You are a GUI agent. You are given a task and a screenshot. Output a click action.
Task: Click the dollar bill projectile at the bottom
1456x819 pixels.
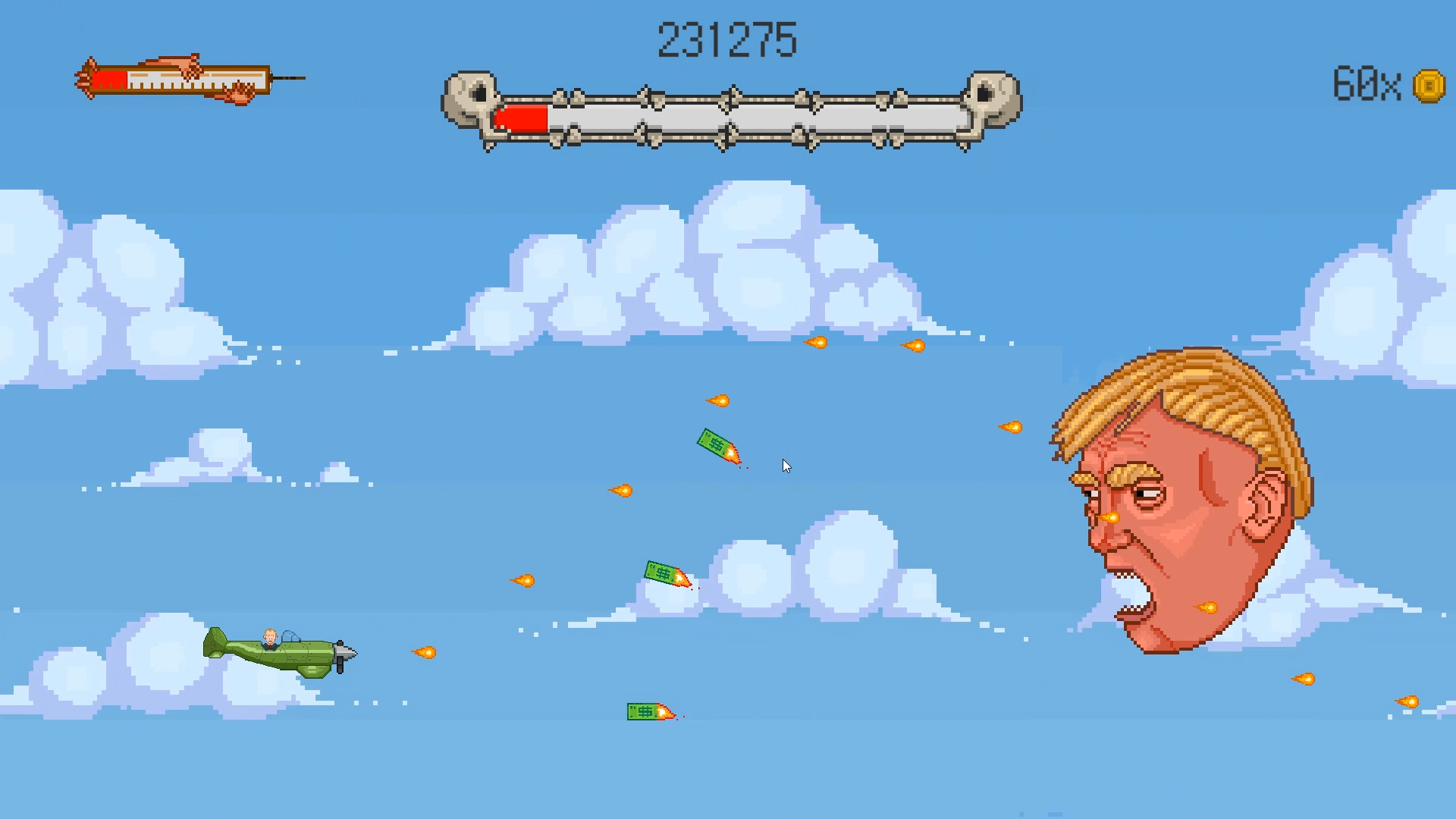pos(646,711)
